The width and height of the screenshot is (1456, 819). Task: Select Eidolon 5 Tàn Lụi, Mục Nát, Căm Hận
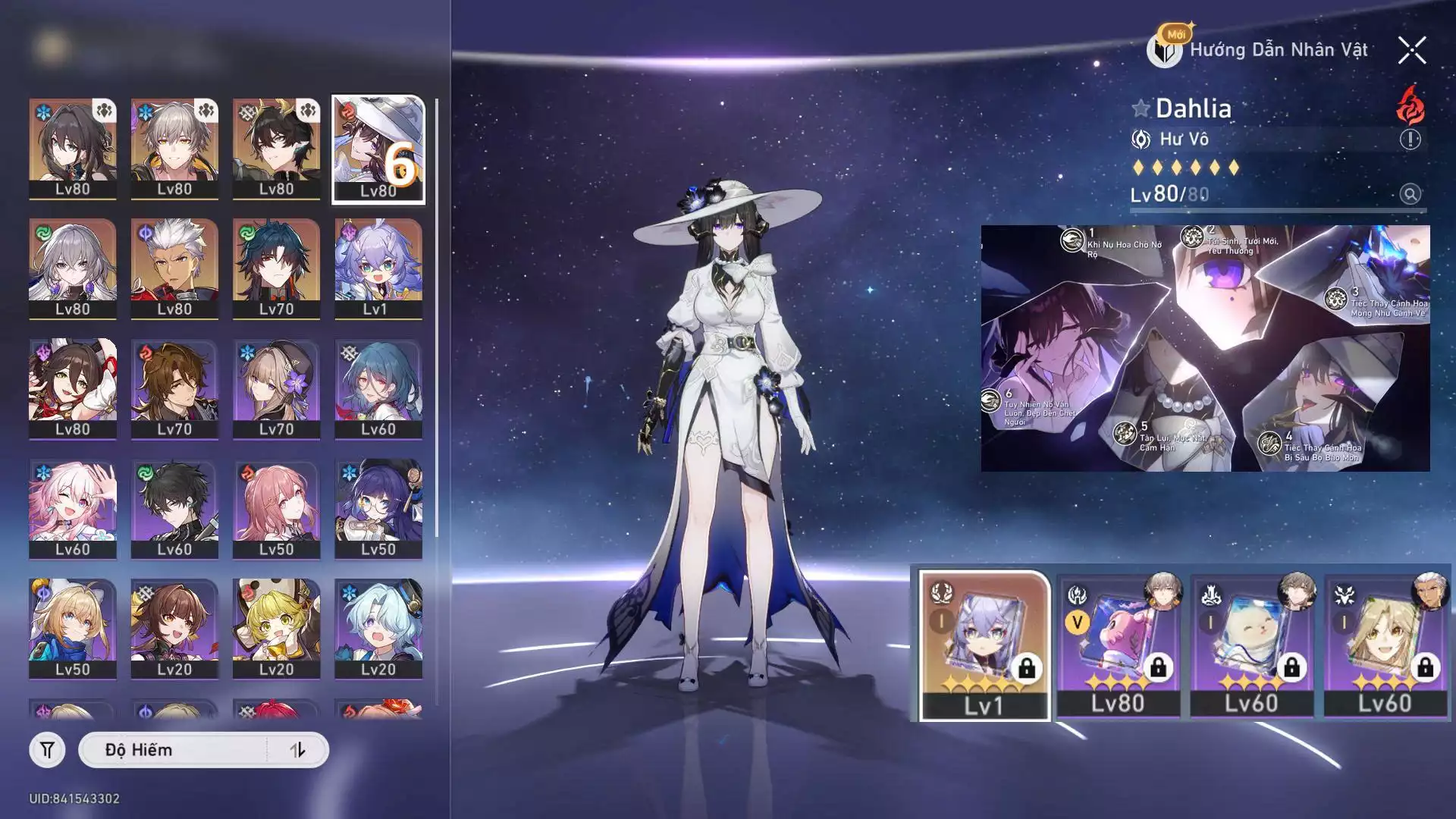pos(1125,433)
